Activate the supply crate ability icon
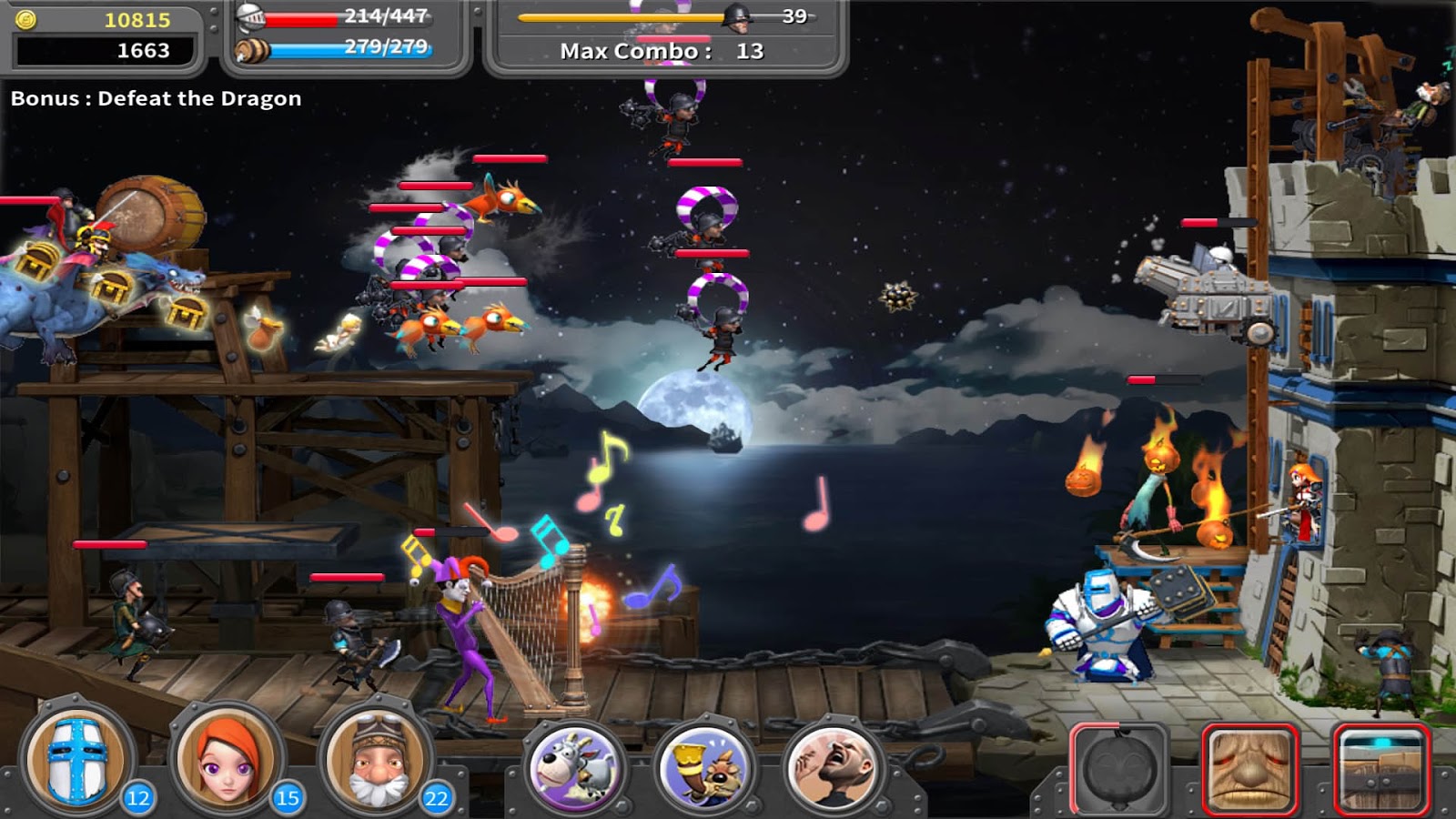This screenshot has height=819, width=1456. tap(1377, 767)
